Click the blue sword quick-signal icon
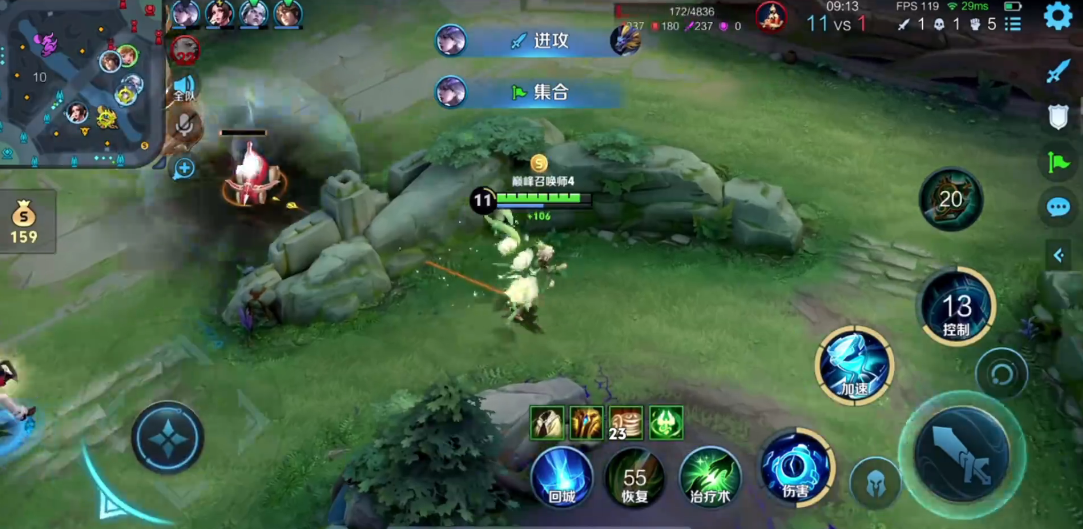Viewport: 1083px width, 529px height. 1058,71
